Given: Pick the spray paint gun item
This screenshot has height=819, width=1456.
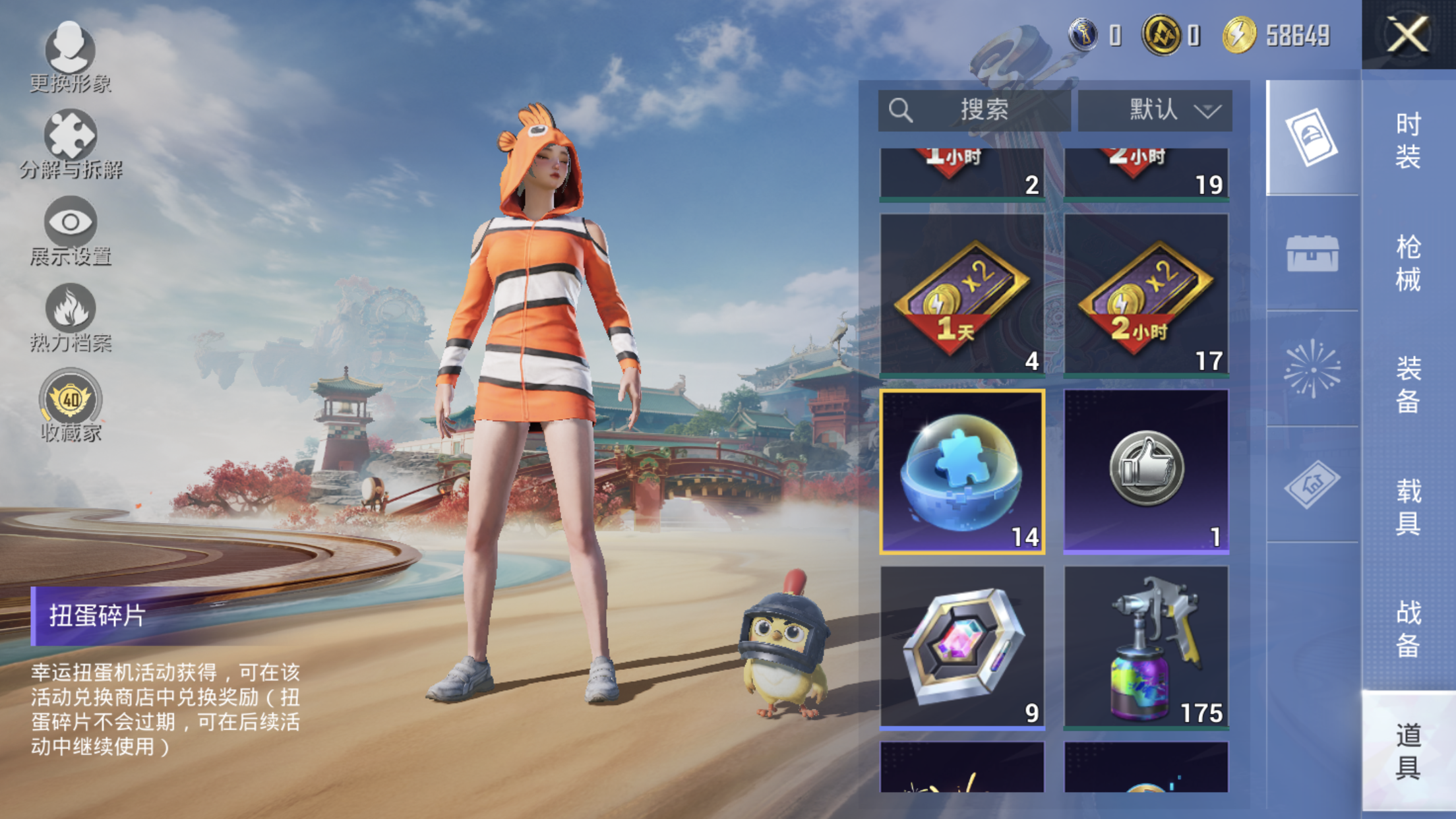Looking at the screenshot, I should tap(1146, 648).
